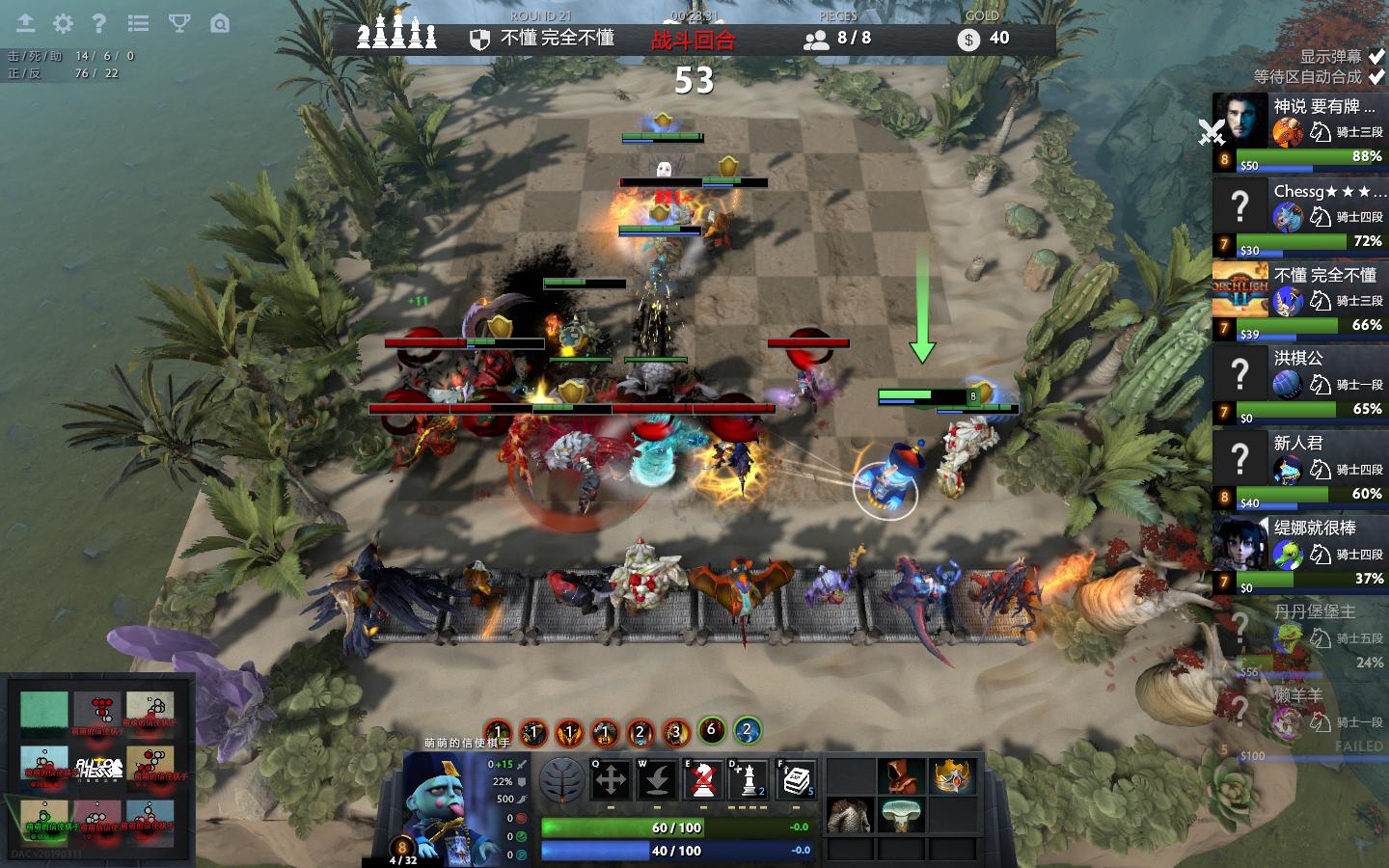This screenshot has height=868, width=1389.
Task: Activate the W recall-piece ability
Action: (657, 779)
